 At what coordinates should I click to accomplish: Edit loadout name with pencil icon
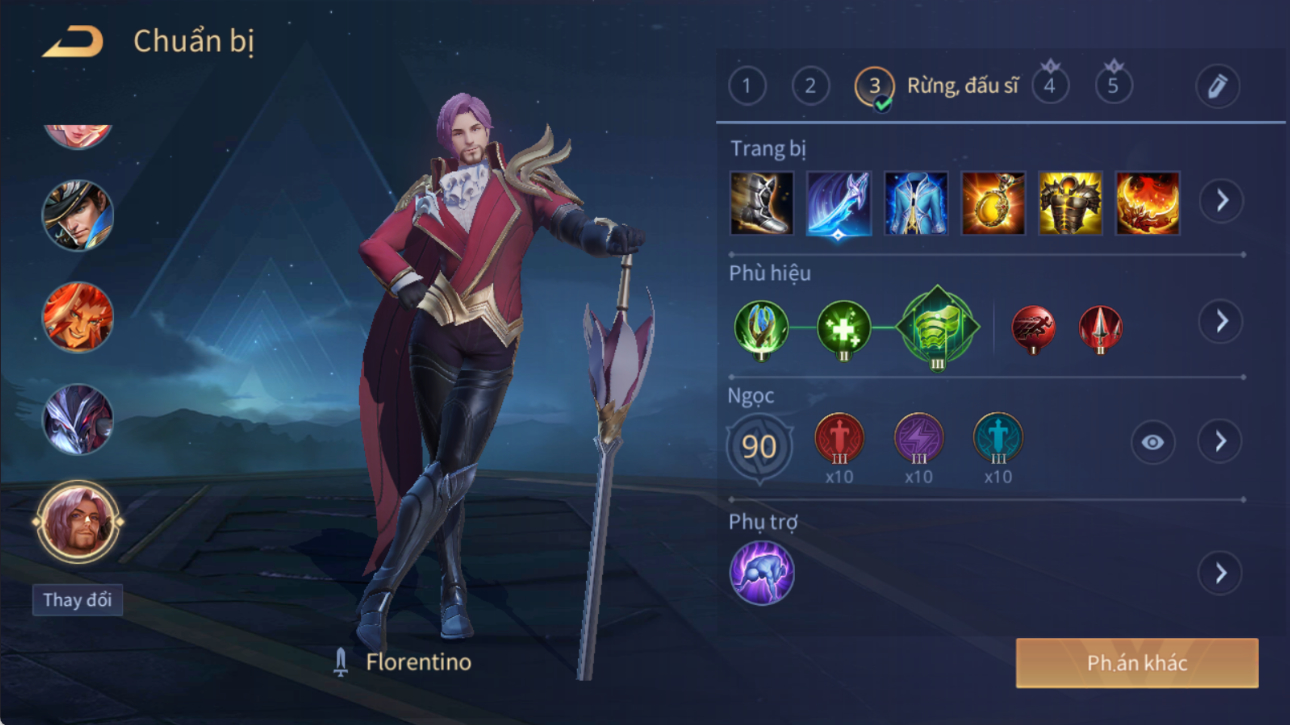click(1217, 87)
